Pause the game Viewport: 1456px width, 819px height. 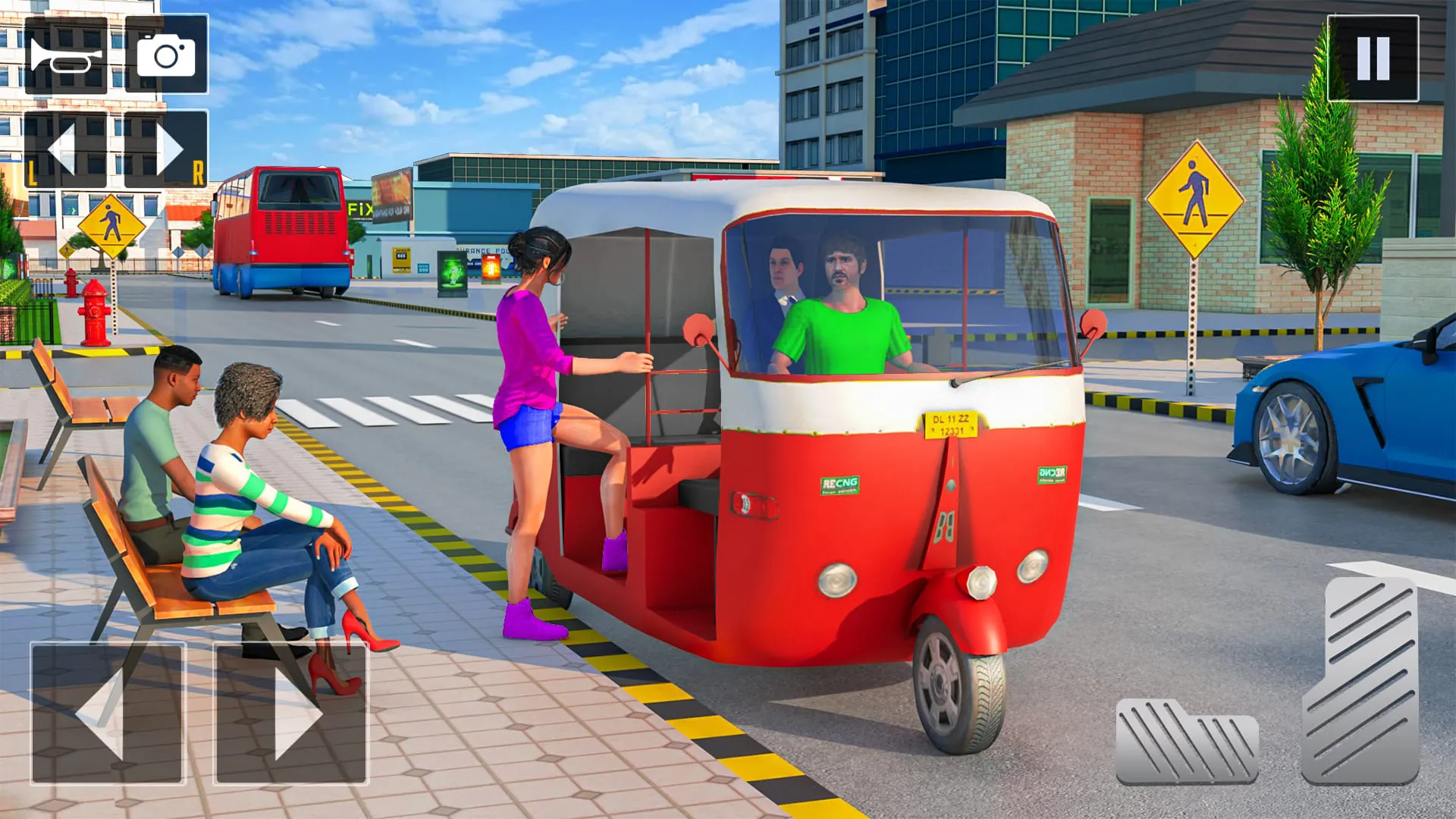(1374, 58)
